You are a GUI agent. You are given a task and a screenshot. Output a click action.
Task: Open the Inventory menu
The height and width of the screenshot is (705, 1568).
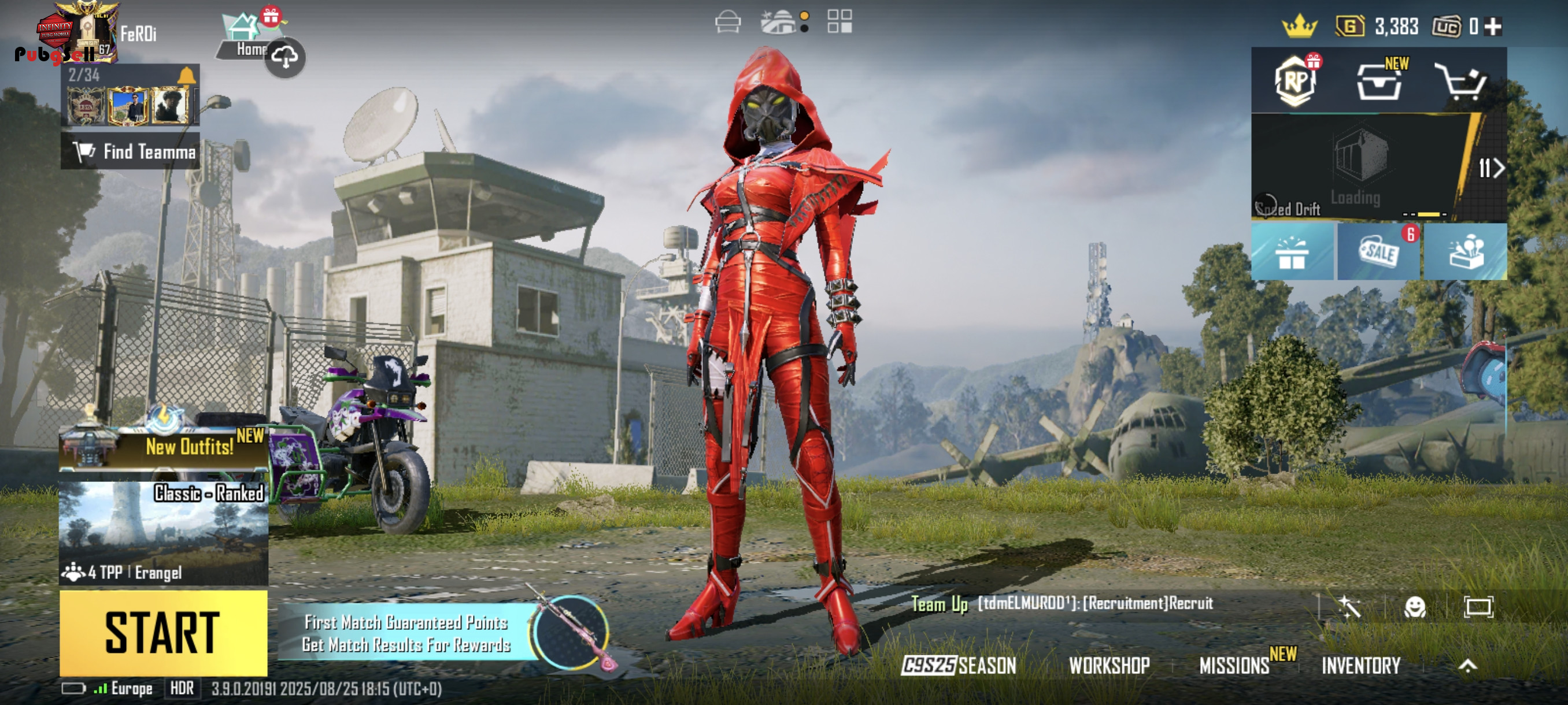pos(1361,666)
